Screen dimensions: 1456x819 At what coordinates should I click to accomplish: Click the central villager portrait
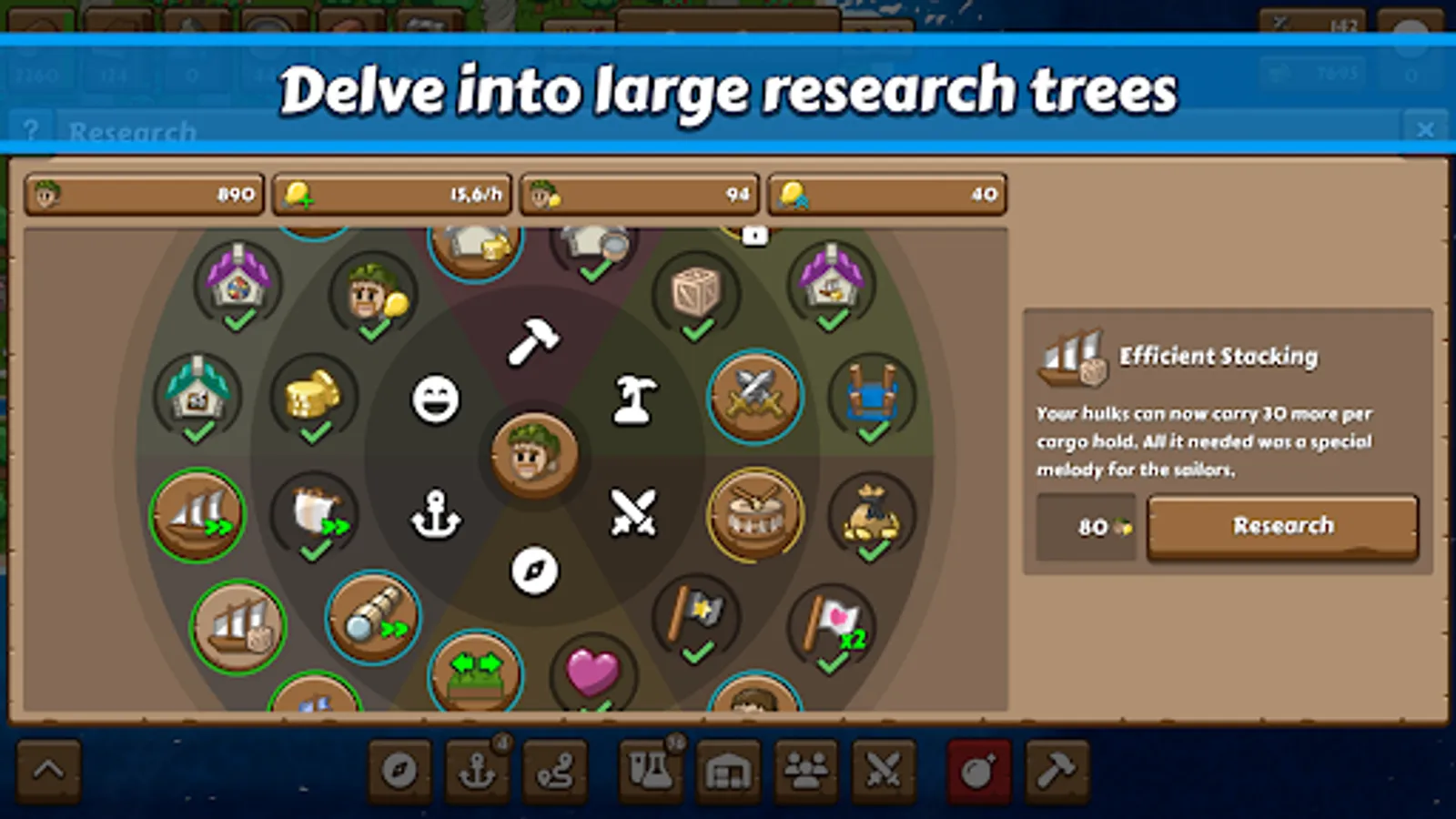[x=537, y=450]
